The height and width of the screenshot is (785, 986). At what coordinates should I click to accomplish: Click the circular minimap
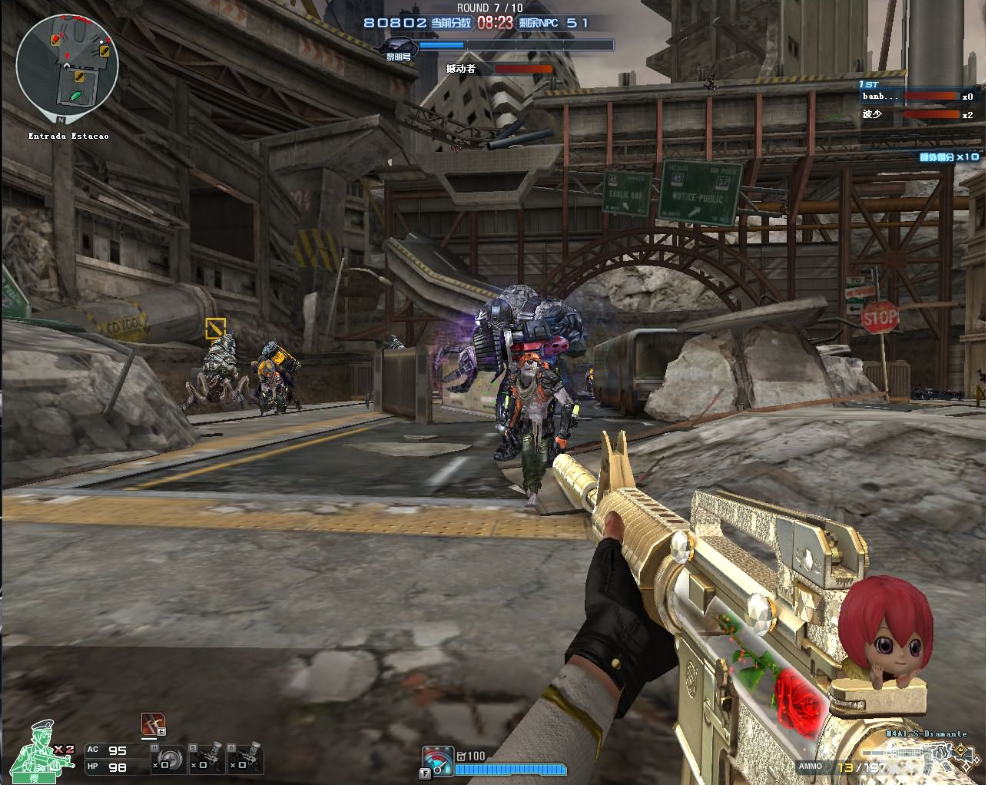(x=68, y=65)
